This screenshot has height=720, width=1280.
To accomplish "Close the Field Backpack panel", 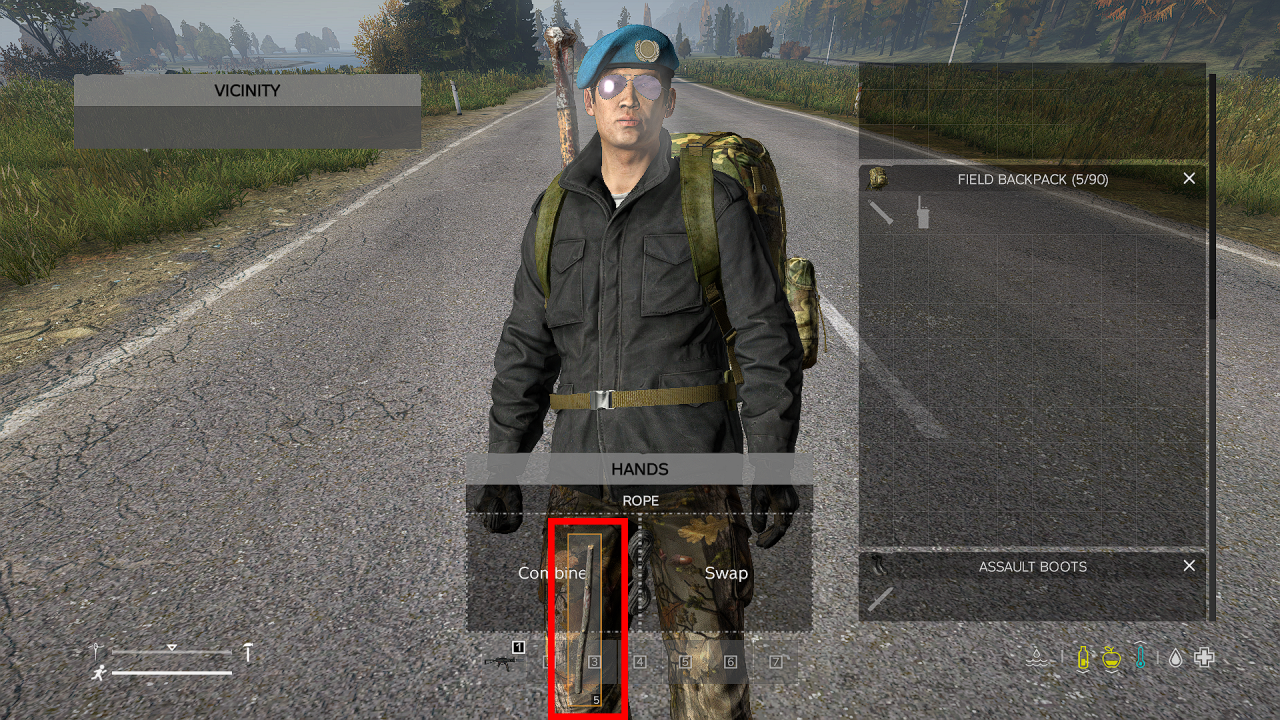I will point(1189,178).
